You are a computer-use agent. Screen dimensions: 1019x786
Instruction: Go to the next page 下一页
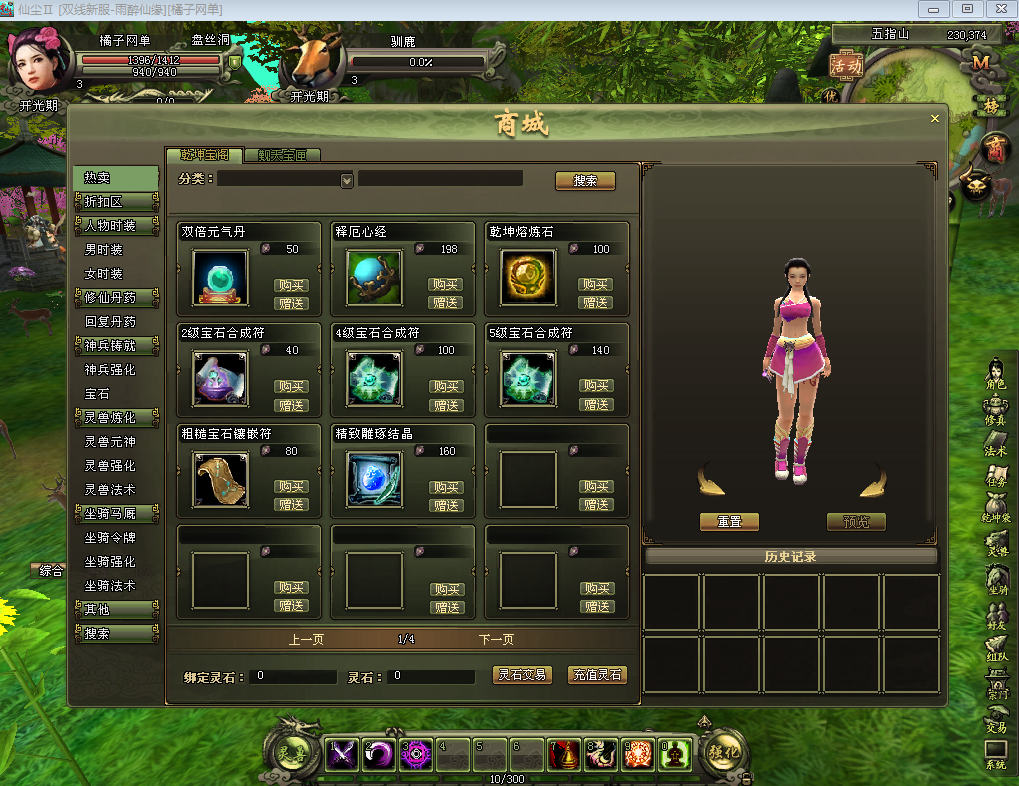[x=496, y=640]
